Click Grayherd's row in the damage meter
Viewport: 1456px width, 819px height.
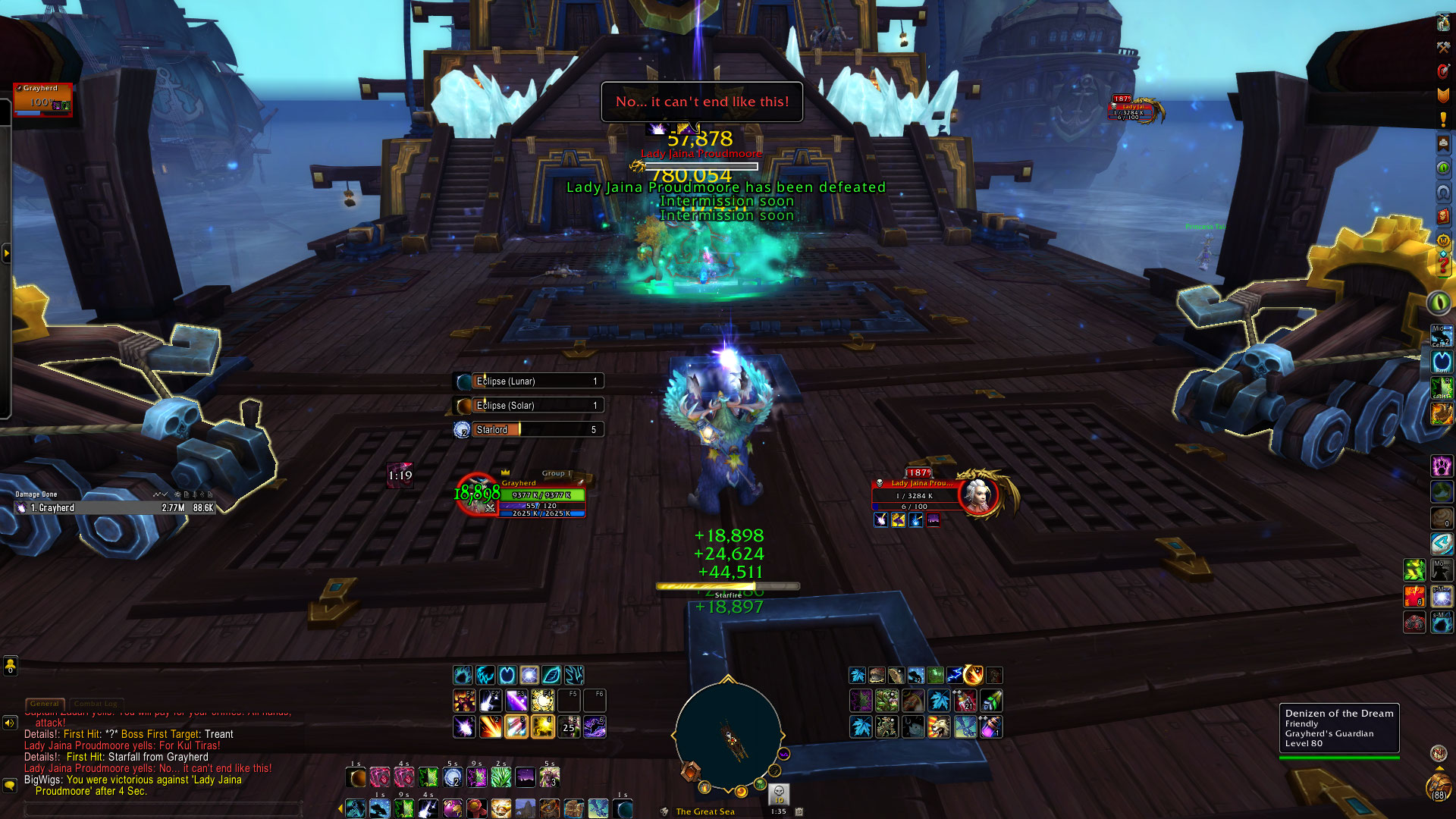(x=114, y=508)
